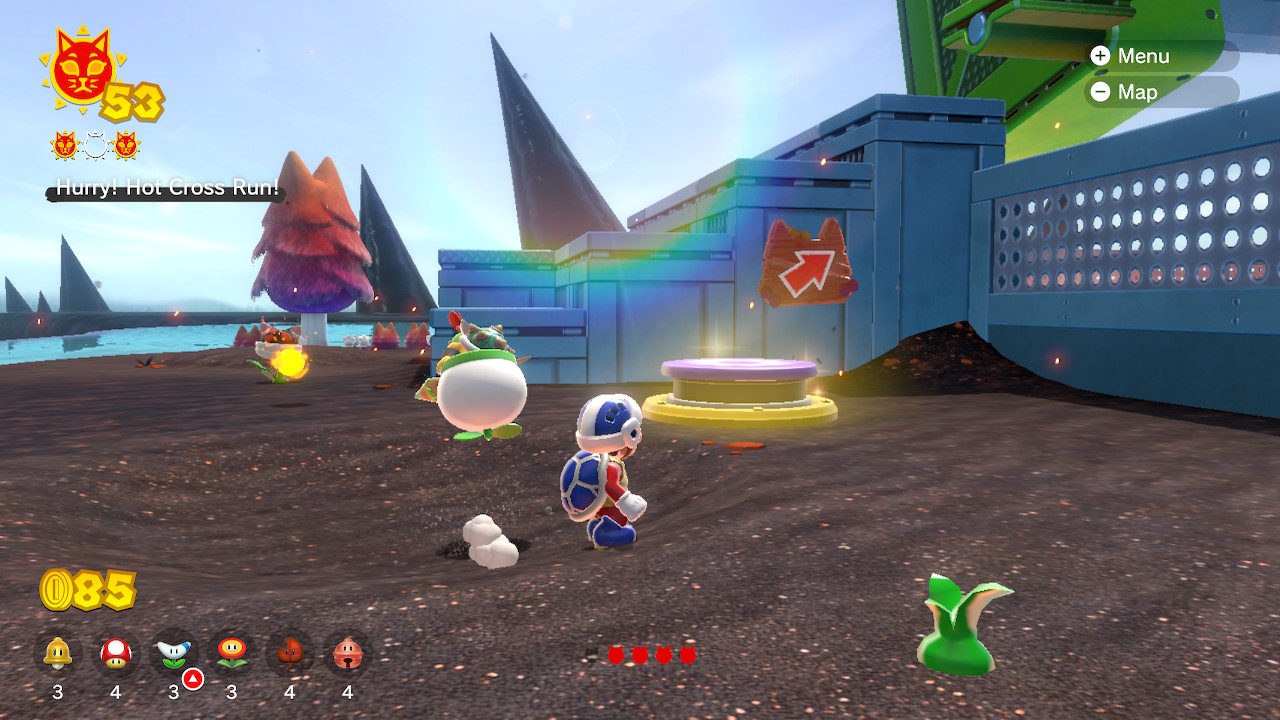Pick the Fire Flower from reserve
This screenshot has height=720, width=1280.
232,653
